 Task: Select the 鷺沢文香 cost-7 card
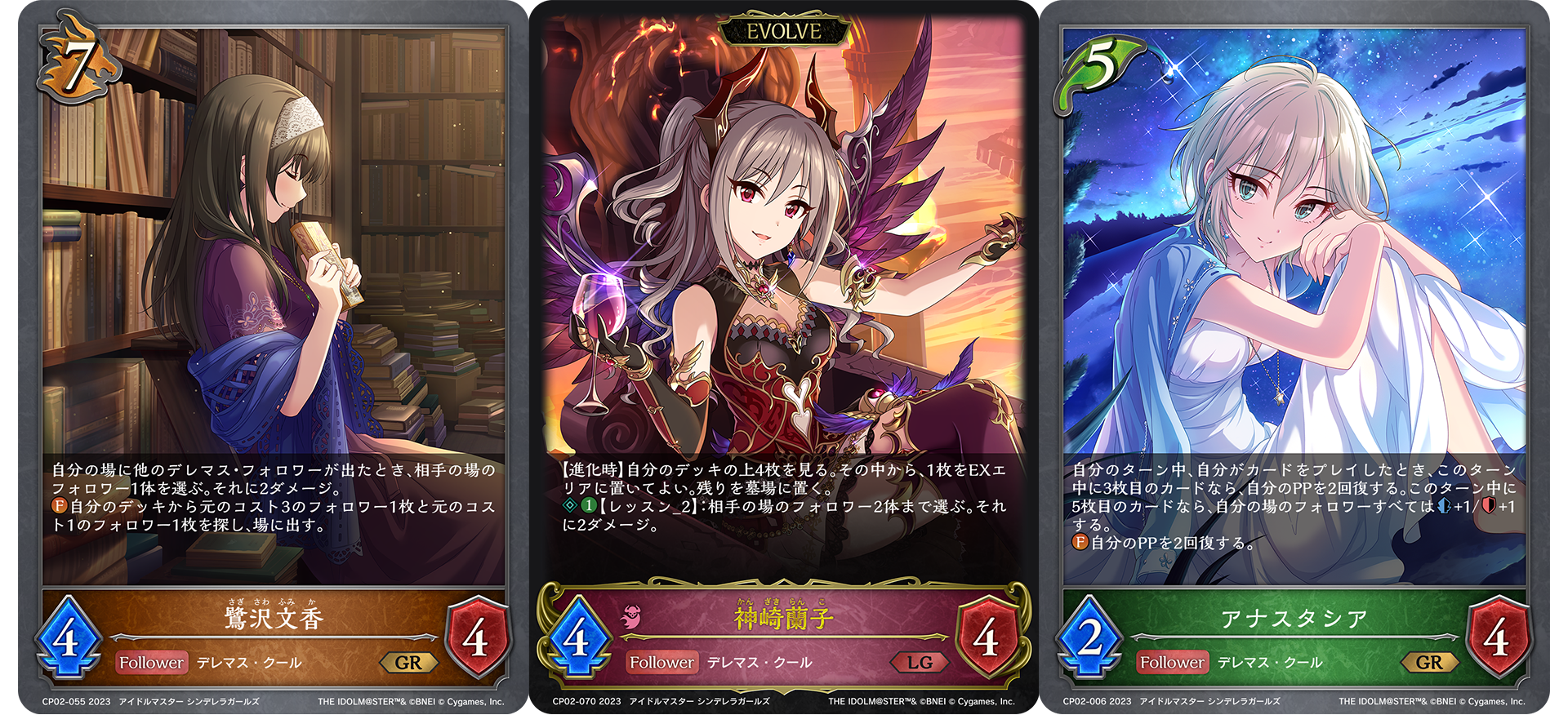pos(274,357)
